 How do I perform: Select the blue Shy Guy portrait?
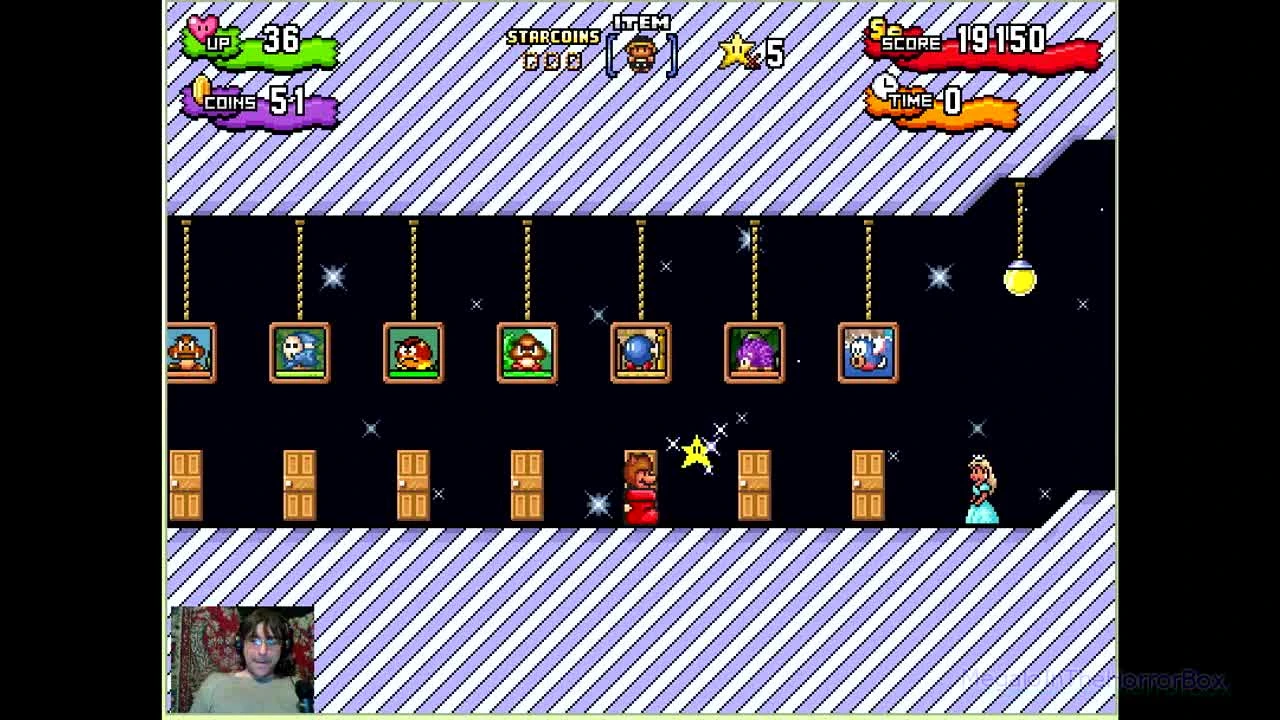pyautogui.click(x=300, y=352)
